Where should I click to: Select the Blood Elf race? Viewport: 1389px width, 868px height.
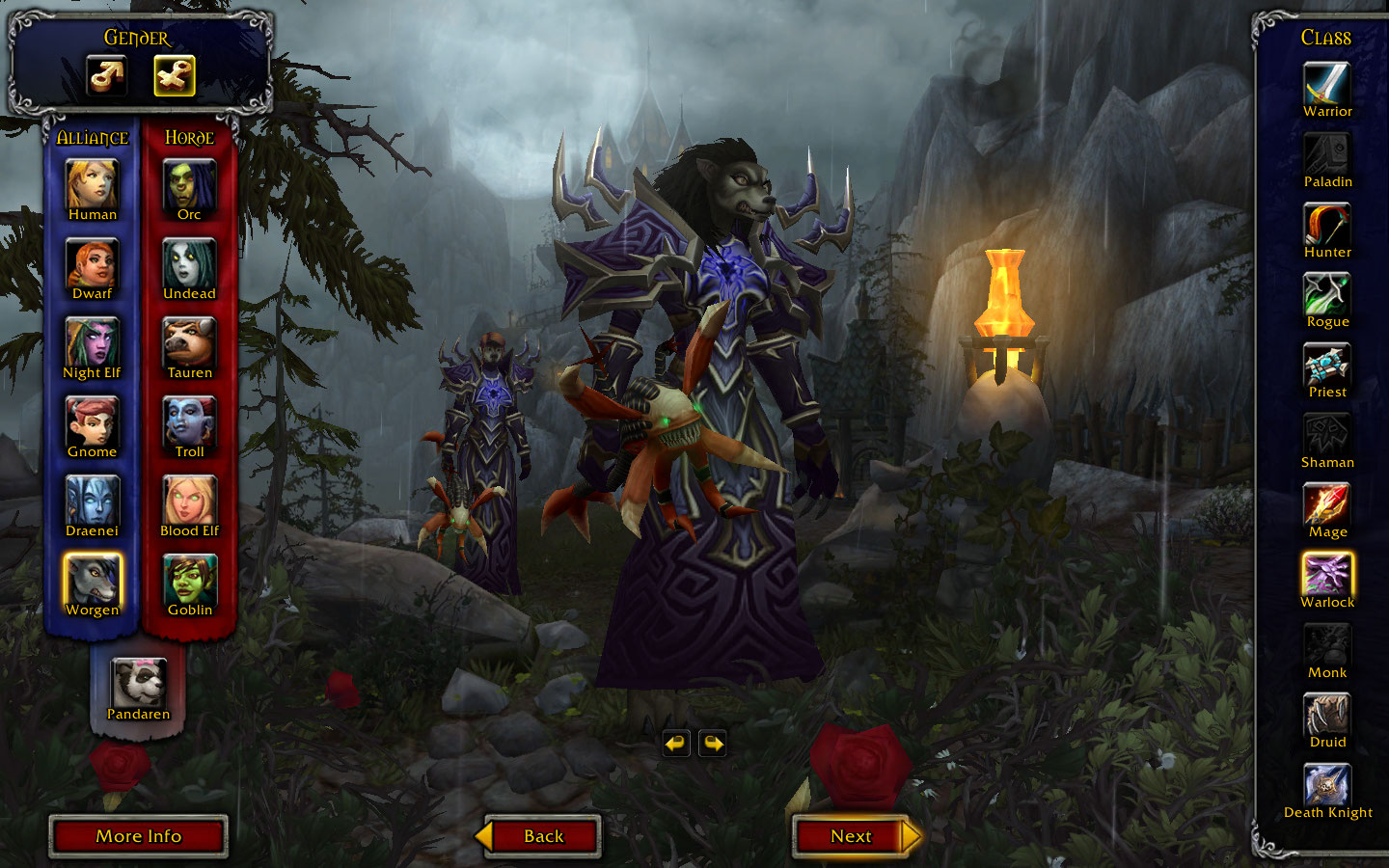[189, 501]
